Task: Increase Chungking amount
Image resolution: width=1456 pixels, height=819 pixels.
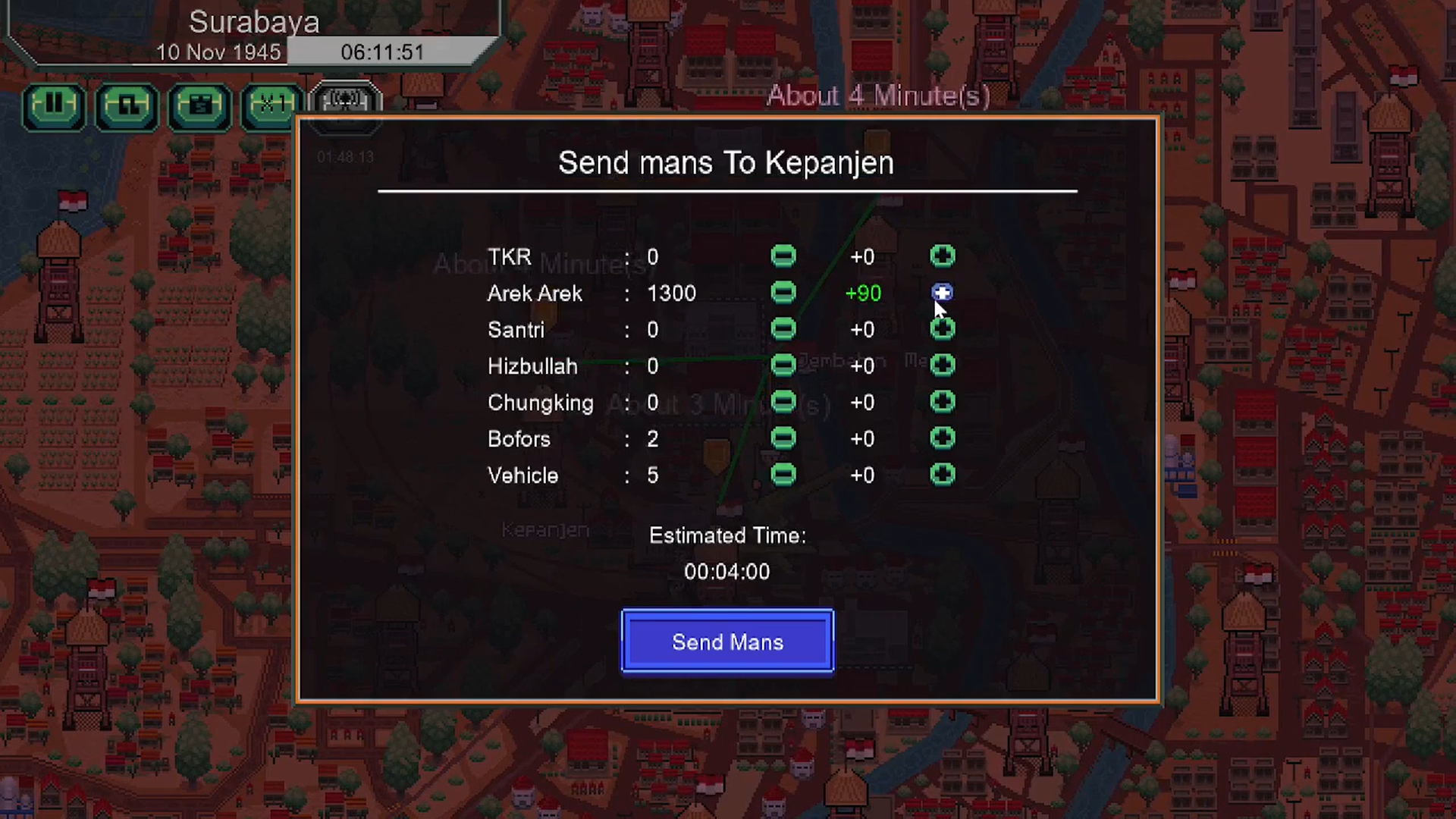Action: click(942, 402)
